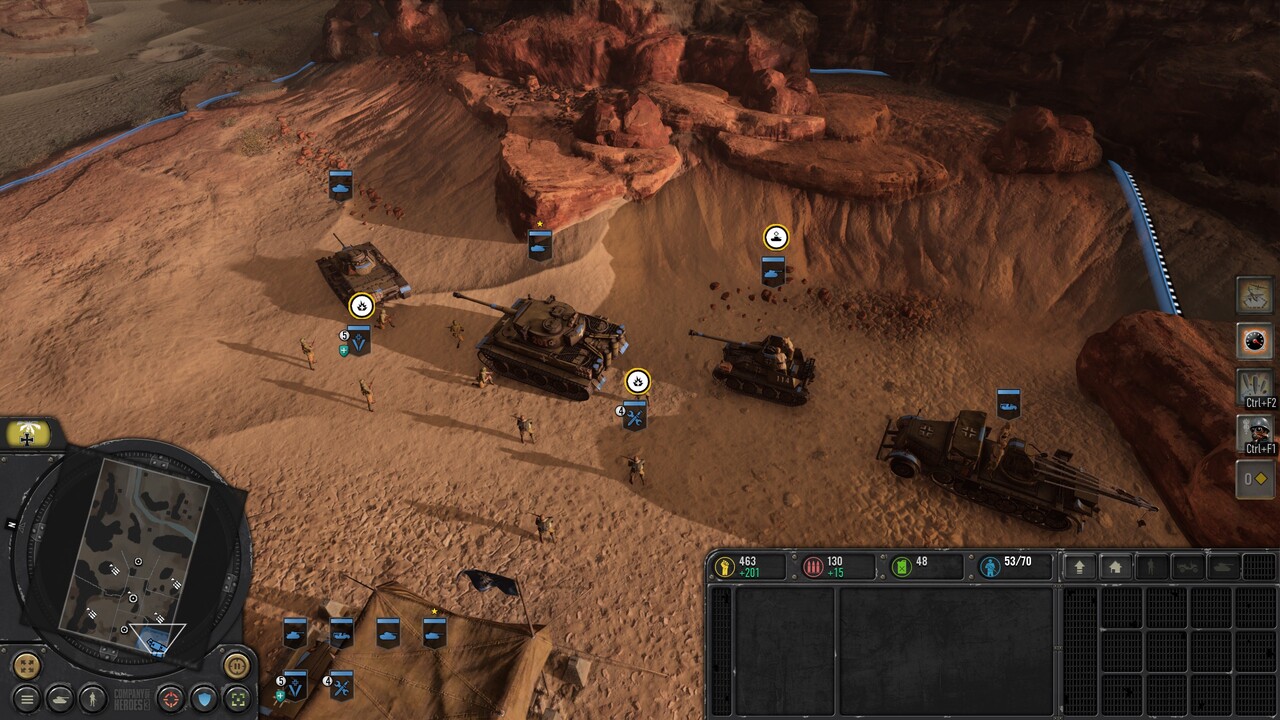1280x720 pixels.
Task: Click the gold arrows button beside minimap
Action: (27, 664)
